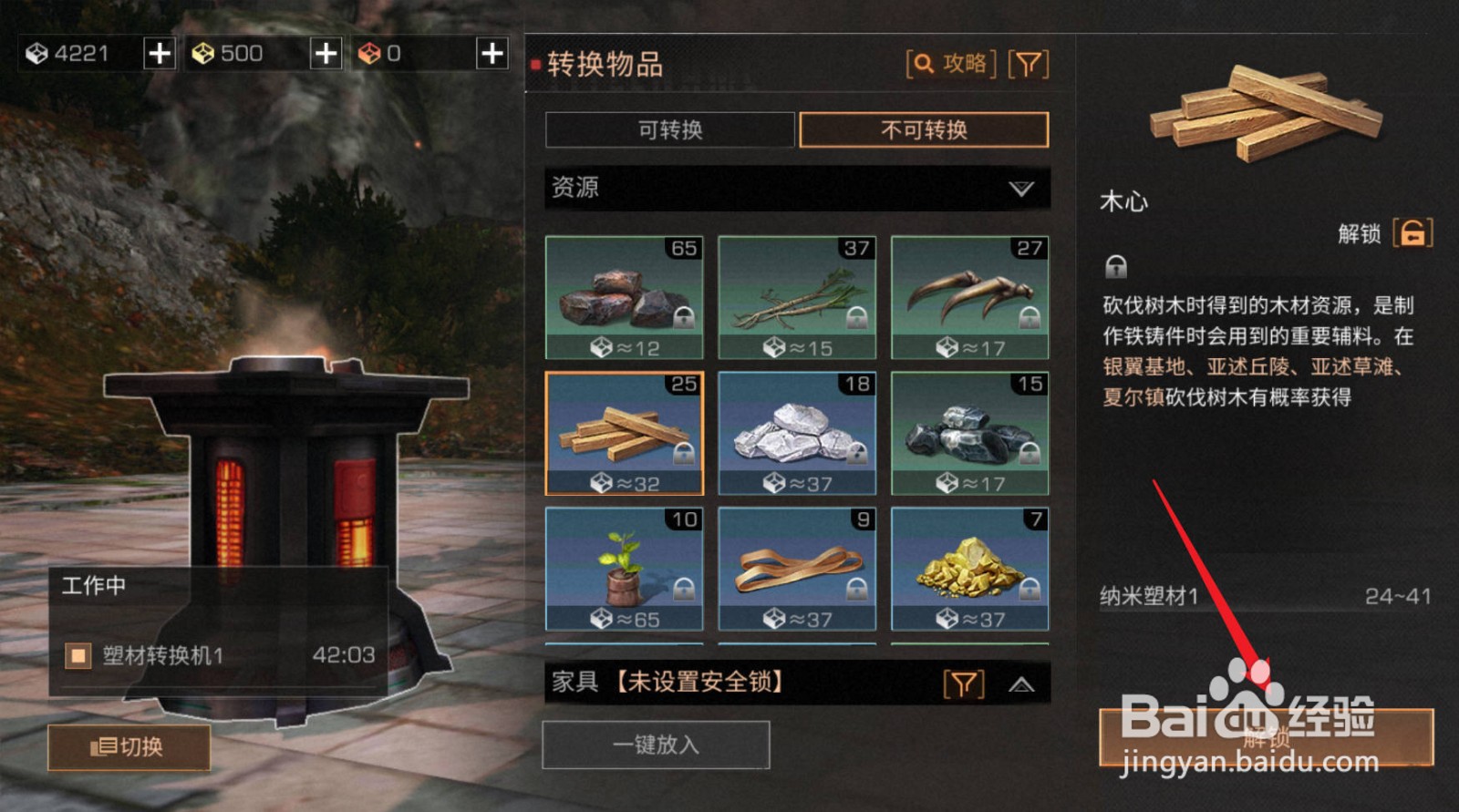Viewport: 1459px width, 812px height.
Task: Select the 不可转换 tab
Action: pyautogui.click(x=924, y=130)
